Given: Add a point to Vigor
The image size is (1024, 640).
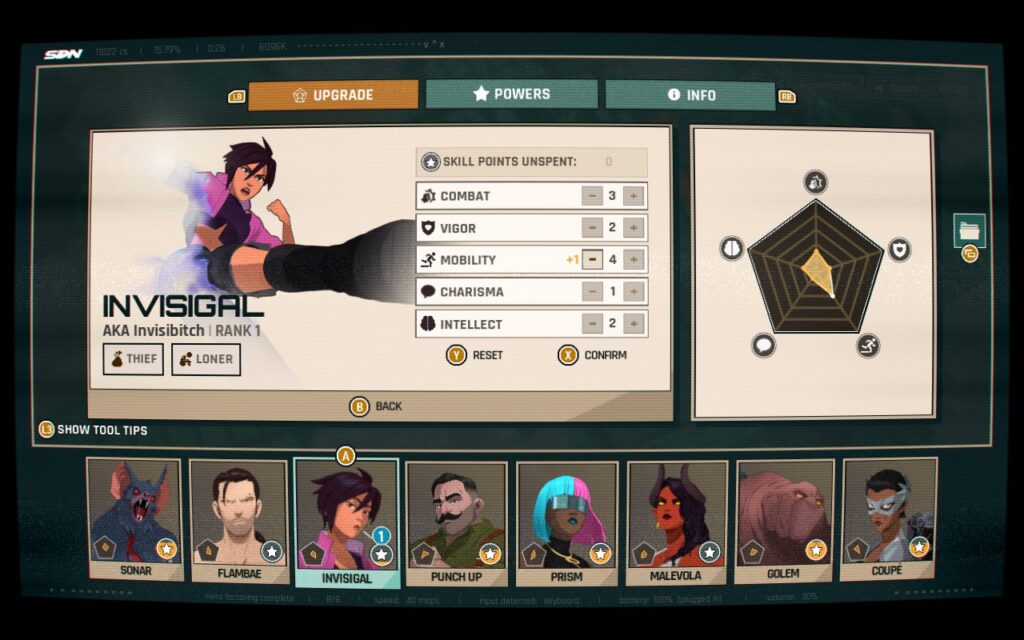Looking at the screenshot, I should click(633, 228).
